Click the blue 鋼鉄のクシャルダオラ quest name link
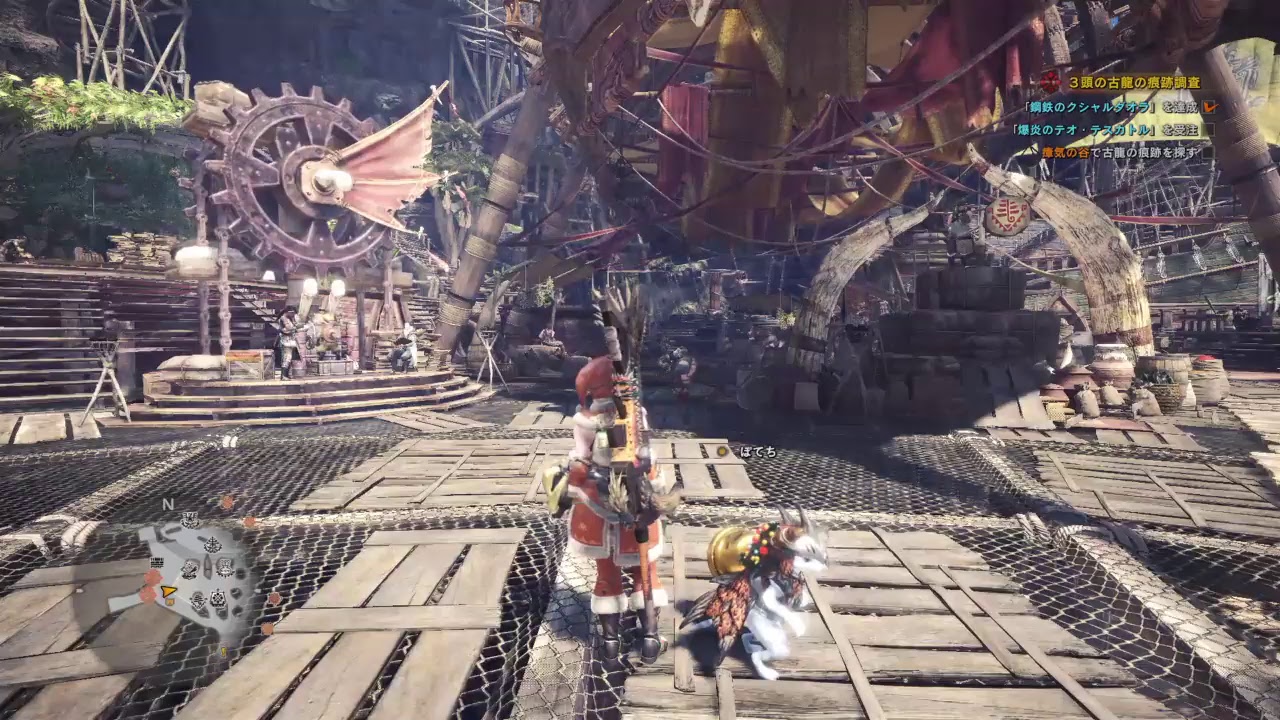 click(1089, 107)
